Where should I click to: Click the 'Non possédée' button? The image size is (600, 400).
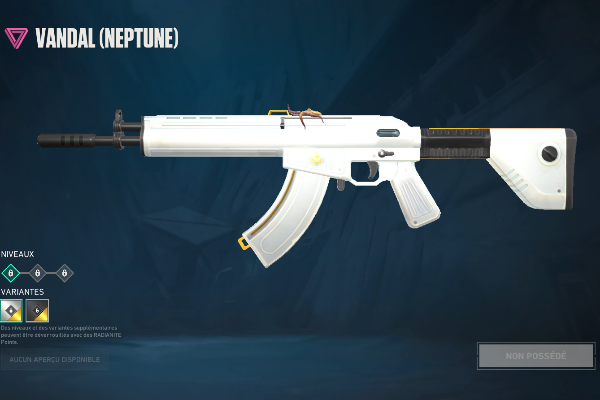coord(535,356)
